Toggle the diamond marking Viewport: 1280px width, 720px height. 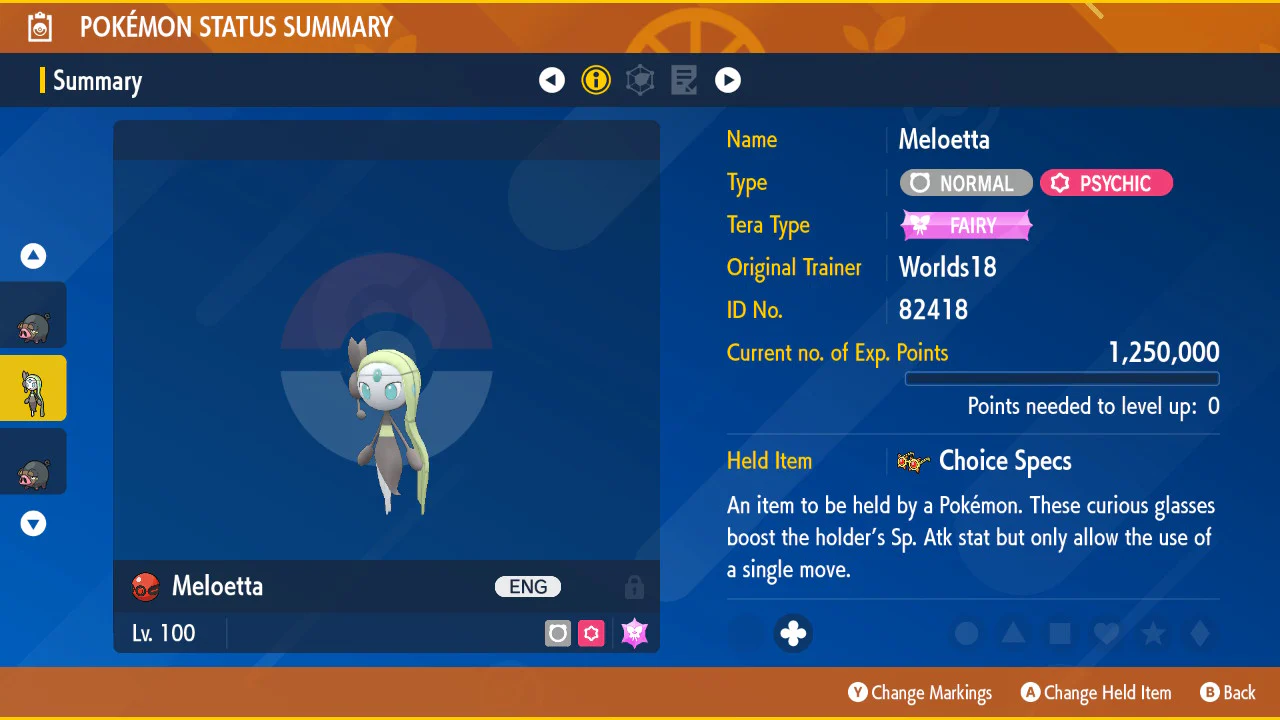click(1200, 633)
